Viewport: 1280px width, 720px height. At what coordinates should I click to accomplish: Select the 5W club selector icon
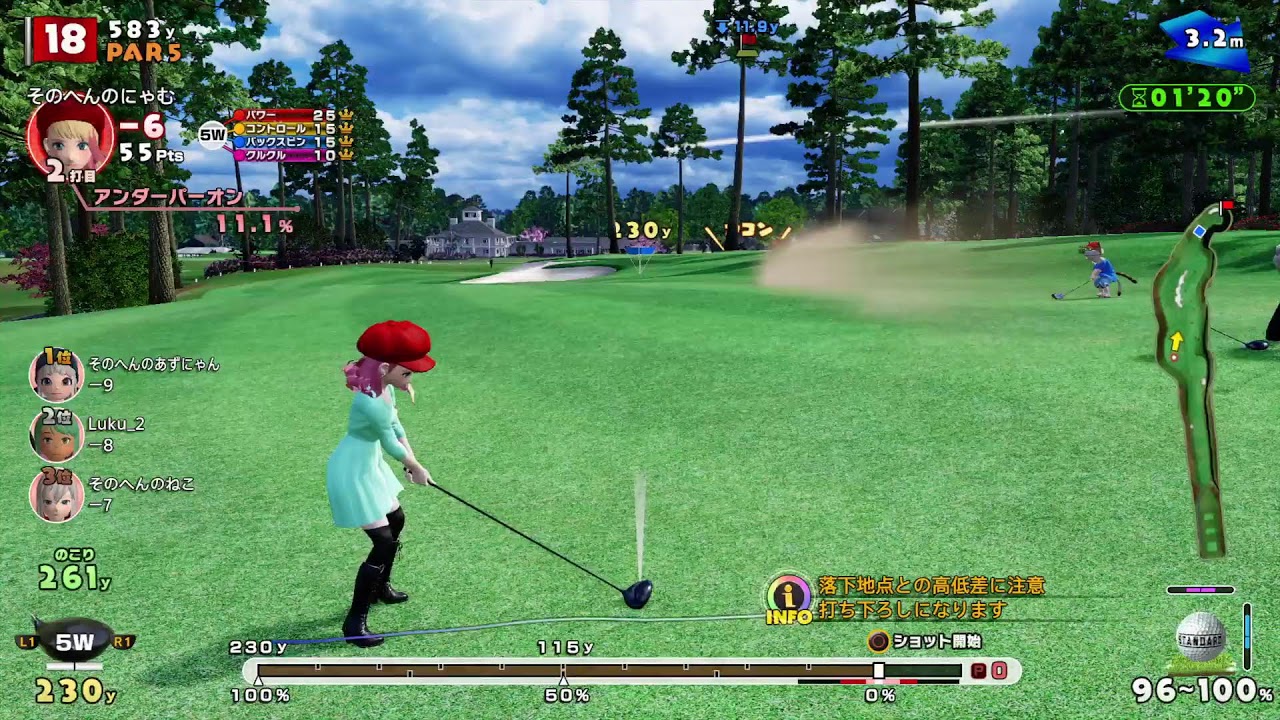point(75,641)
